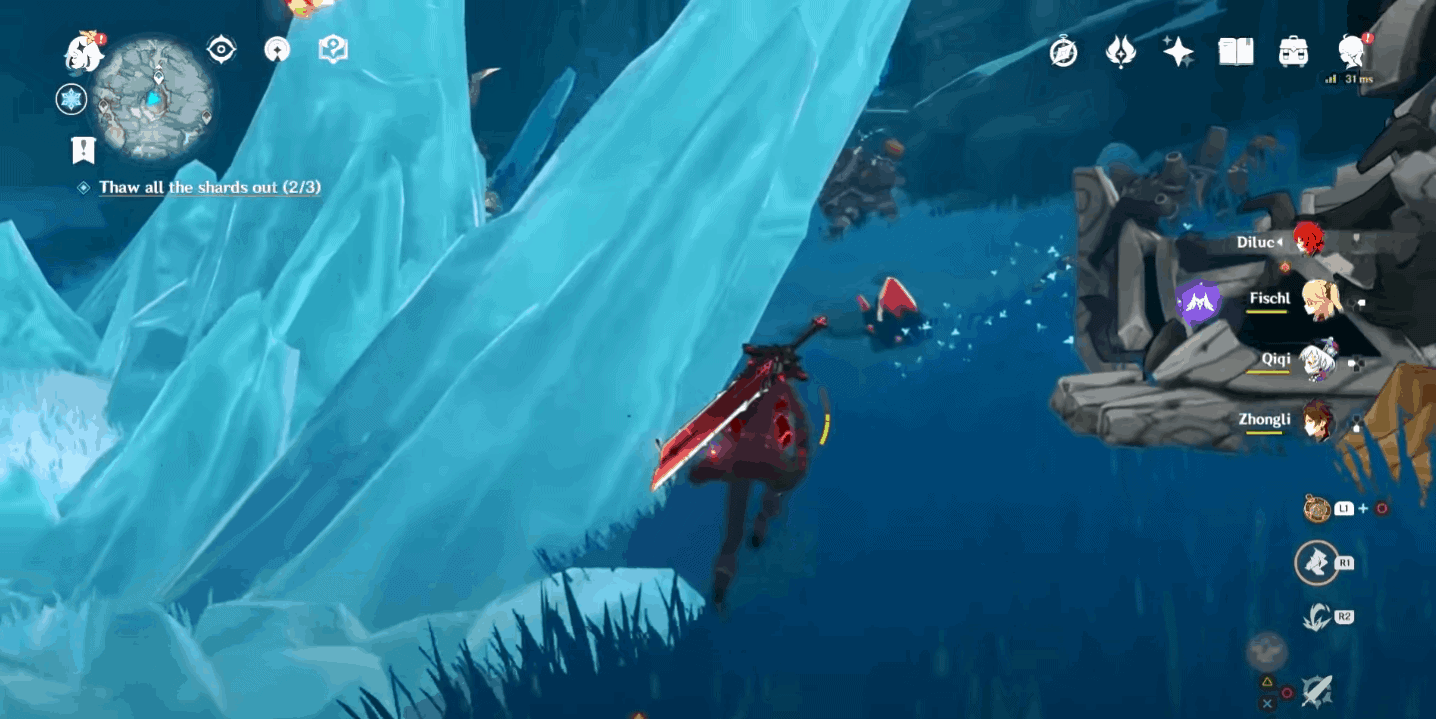The height and width of the screenshot is (719, 1436).
Task: Open the character head profile icon
Action: (1352, 50)
